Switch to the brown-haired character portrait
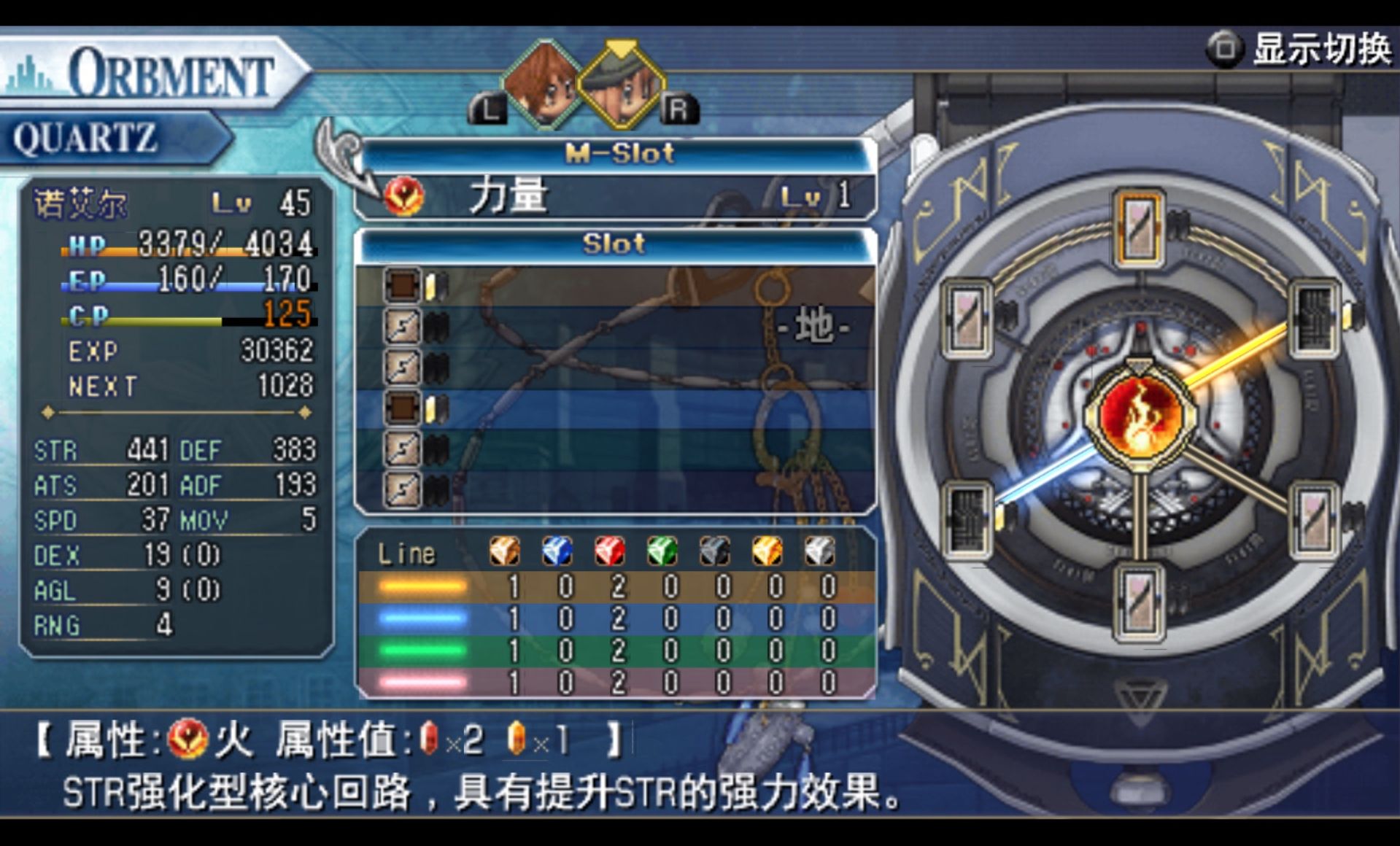 pyautogui.click(x=541, y=85)
